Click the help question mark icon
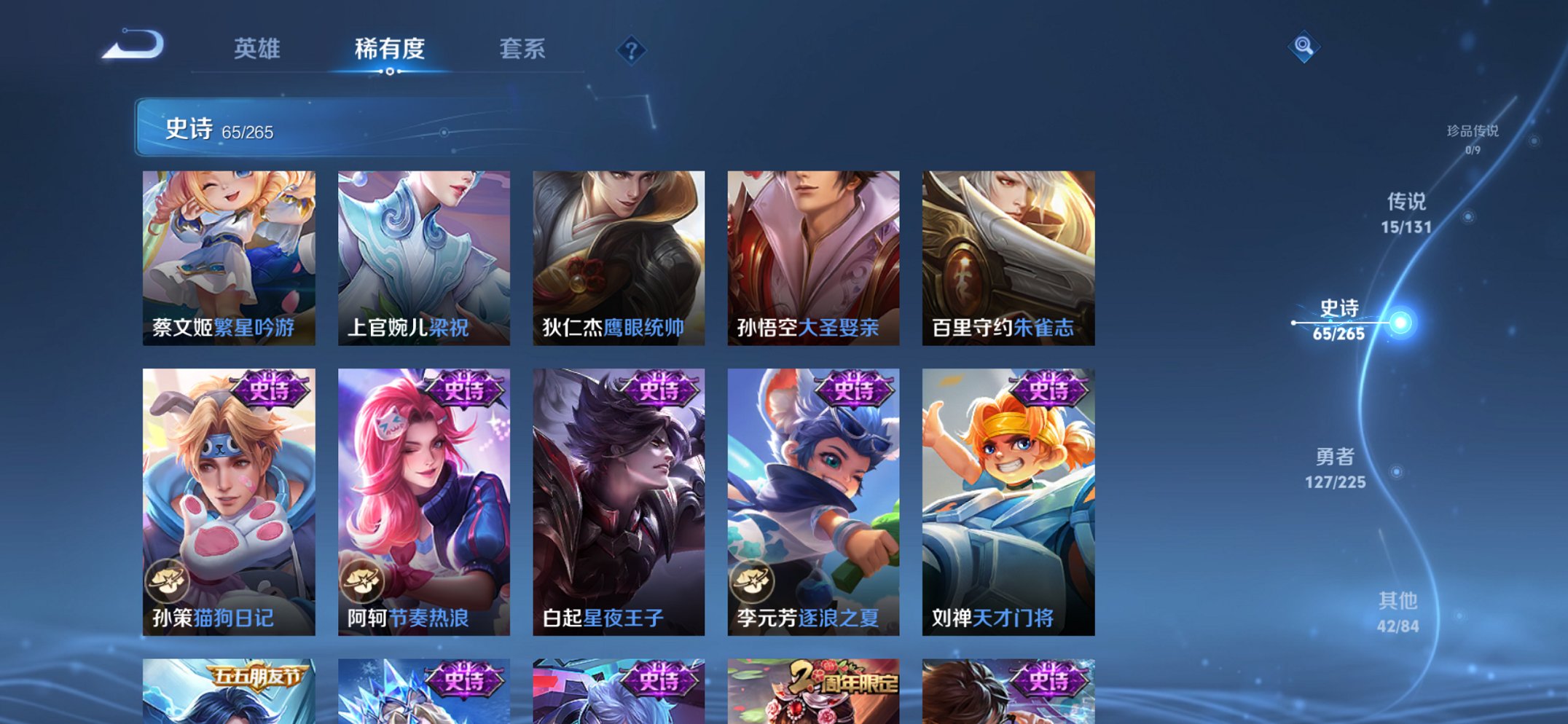The image size is (1568, 724). (632, 51)
